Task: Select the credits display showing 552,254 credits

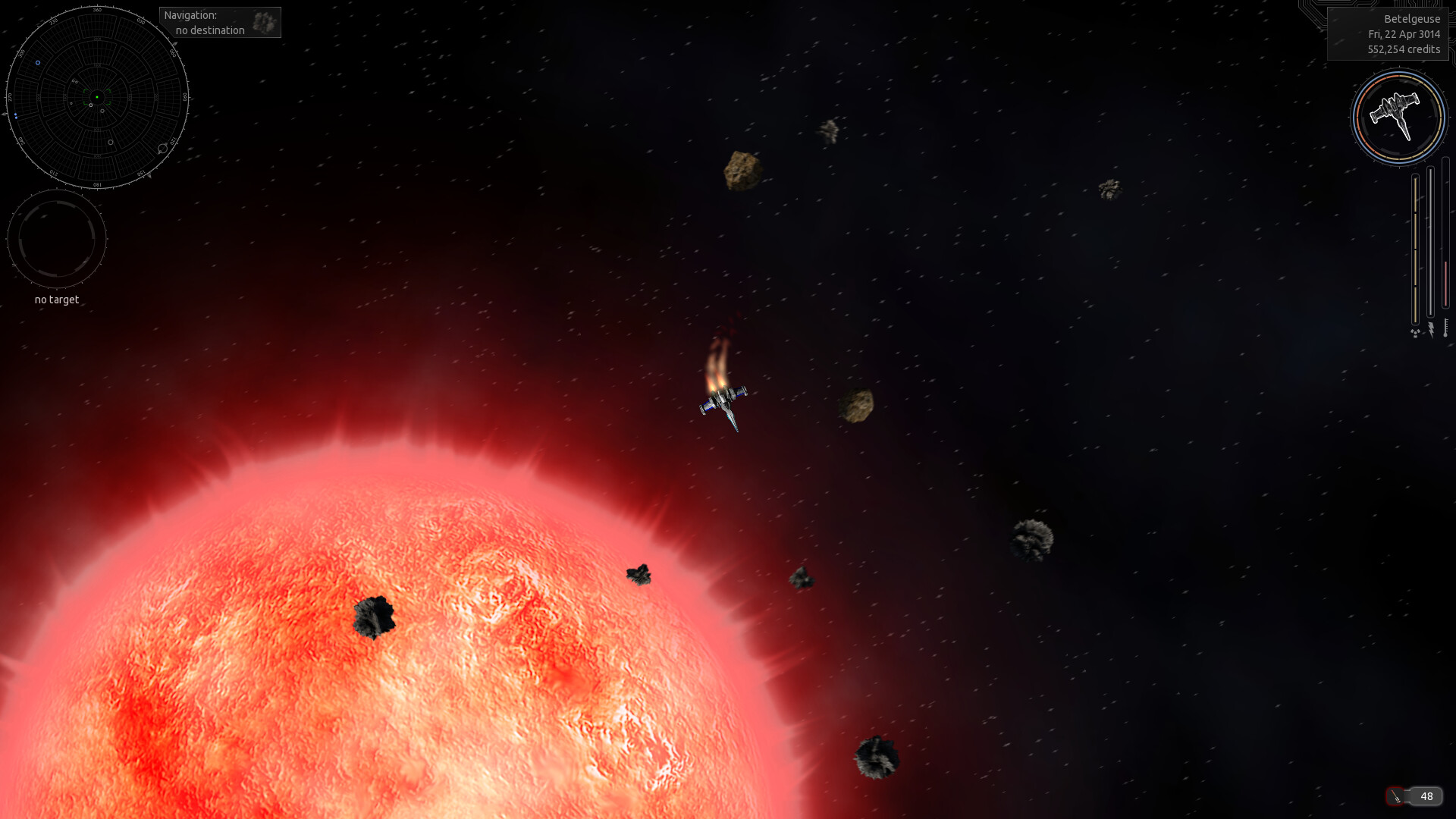Action: (1403, 49)
